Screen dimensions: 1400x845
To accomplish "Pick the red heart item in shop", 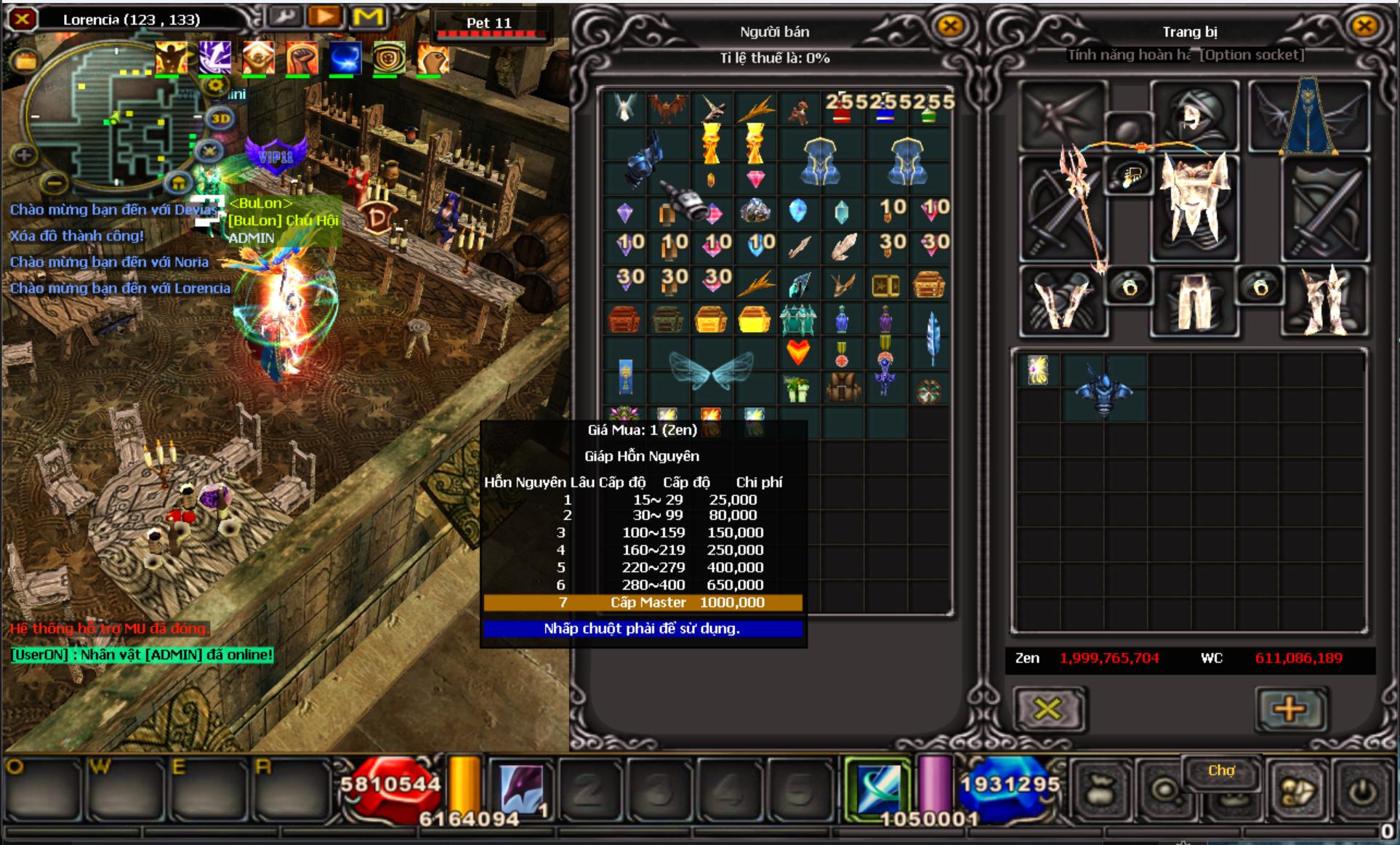I will (798, 353).
